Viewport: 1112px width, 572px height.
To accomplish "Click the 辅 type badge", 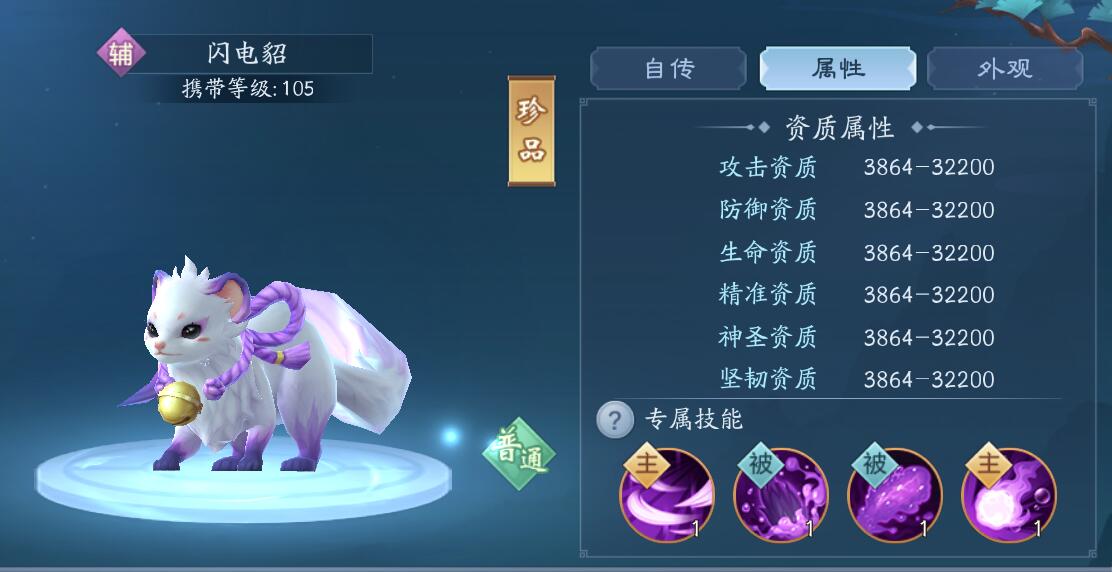I will [x=121, y=53].
